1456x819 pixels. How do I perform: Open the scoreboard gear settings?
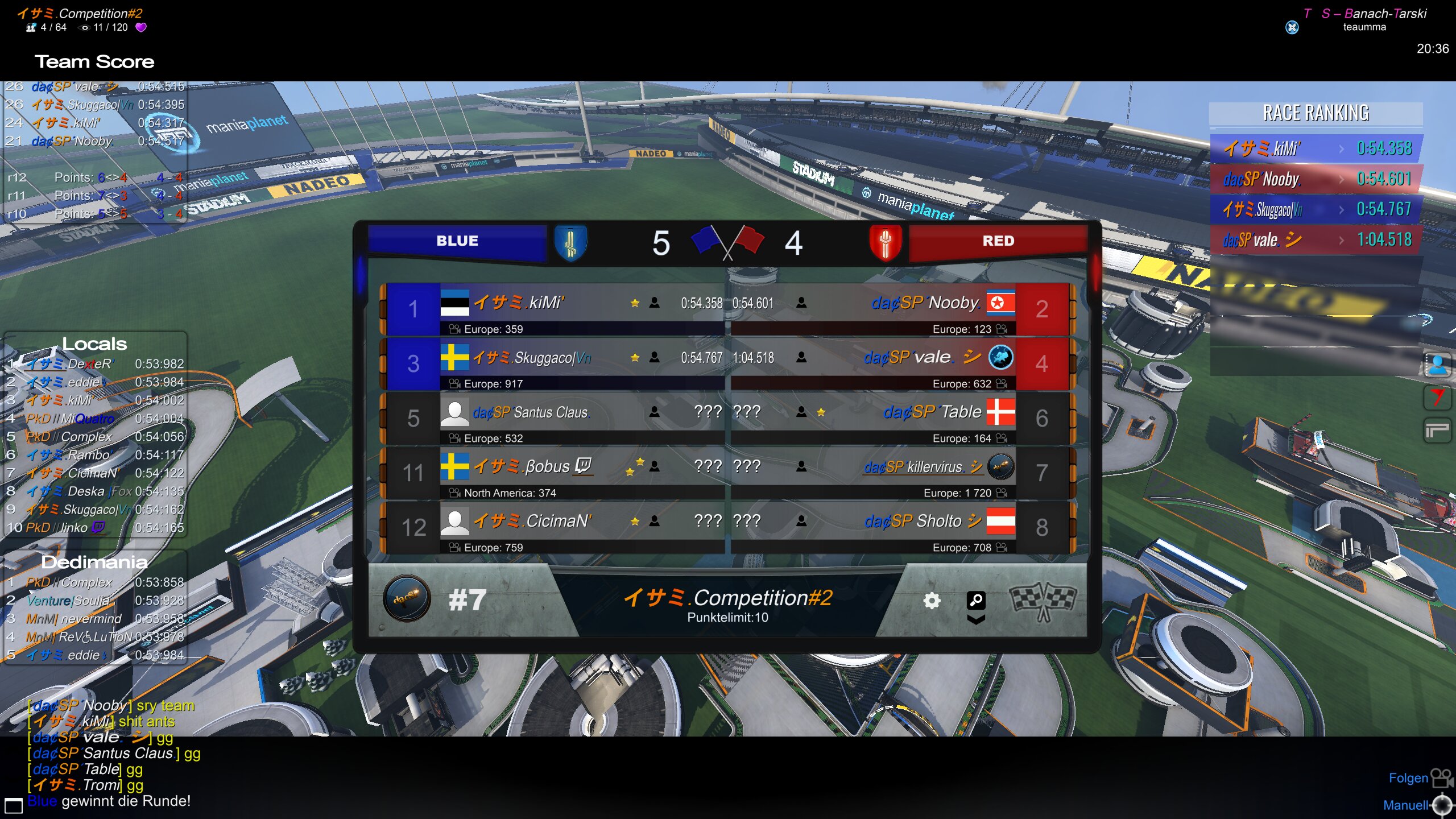click(931, 601)
